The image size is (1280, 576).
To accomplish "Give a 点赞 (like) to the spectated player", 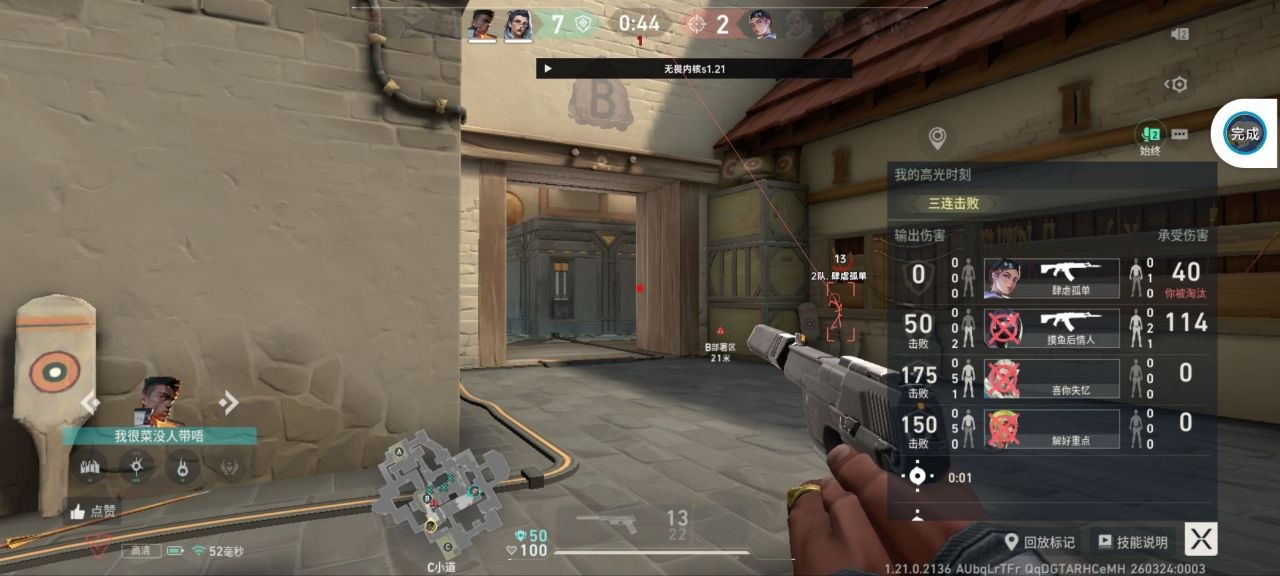I will click(x=92, y=511).
